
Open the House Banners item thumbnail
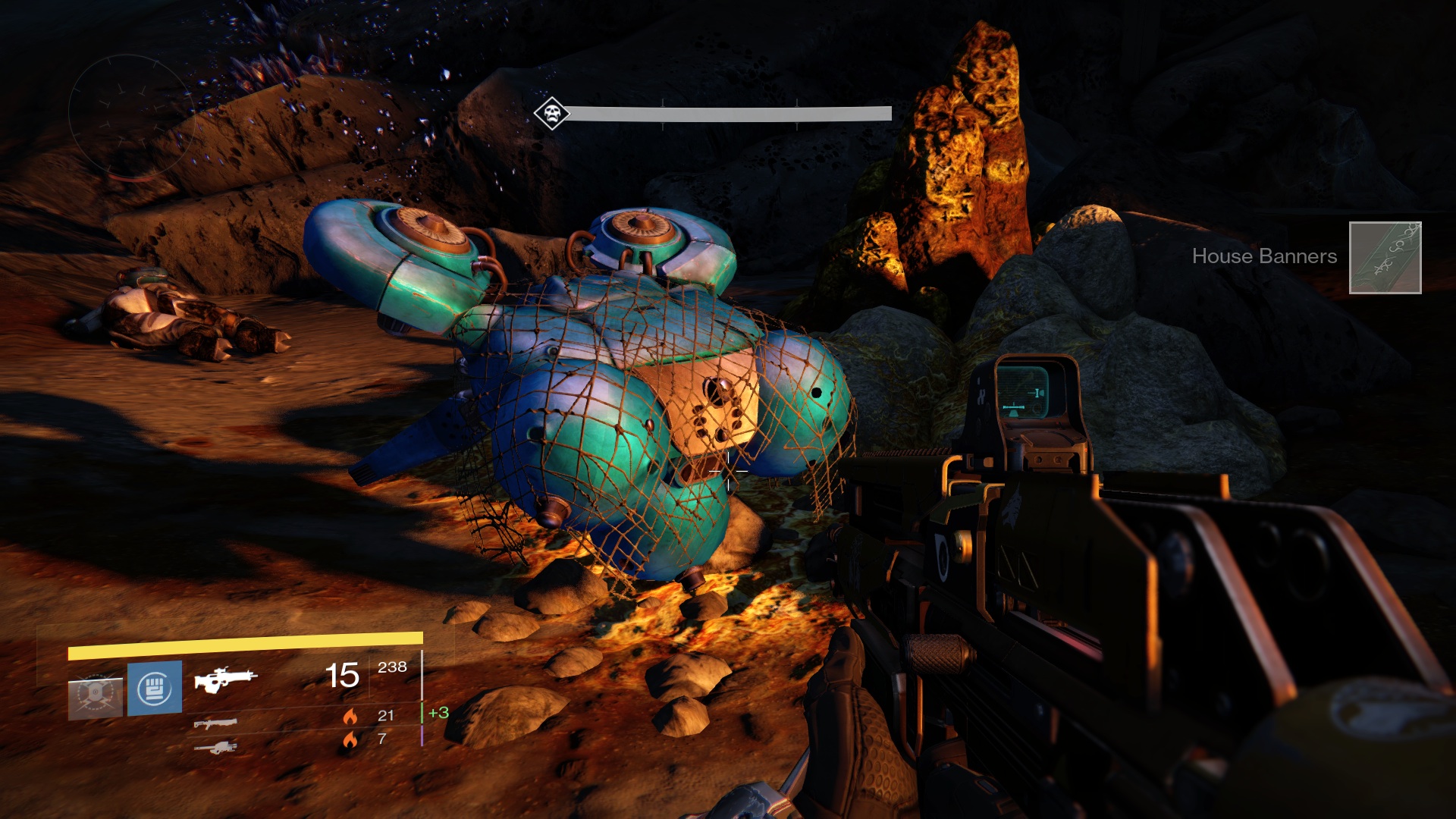pos(1385,258)
